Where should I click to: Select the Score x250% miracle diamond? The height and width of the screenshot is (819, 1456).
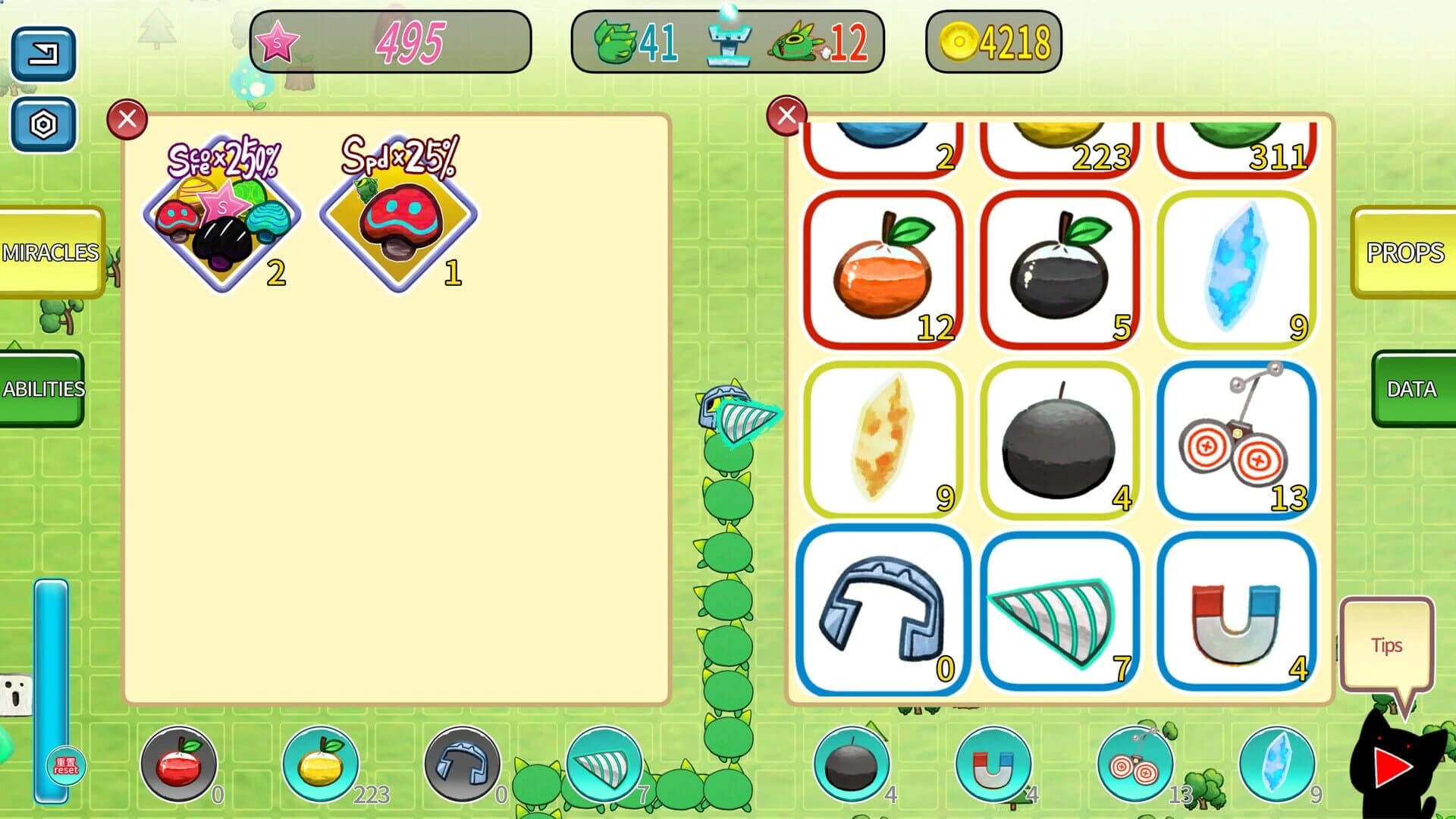click(220, 220)
